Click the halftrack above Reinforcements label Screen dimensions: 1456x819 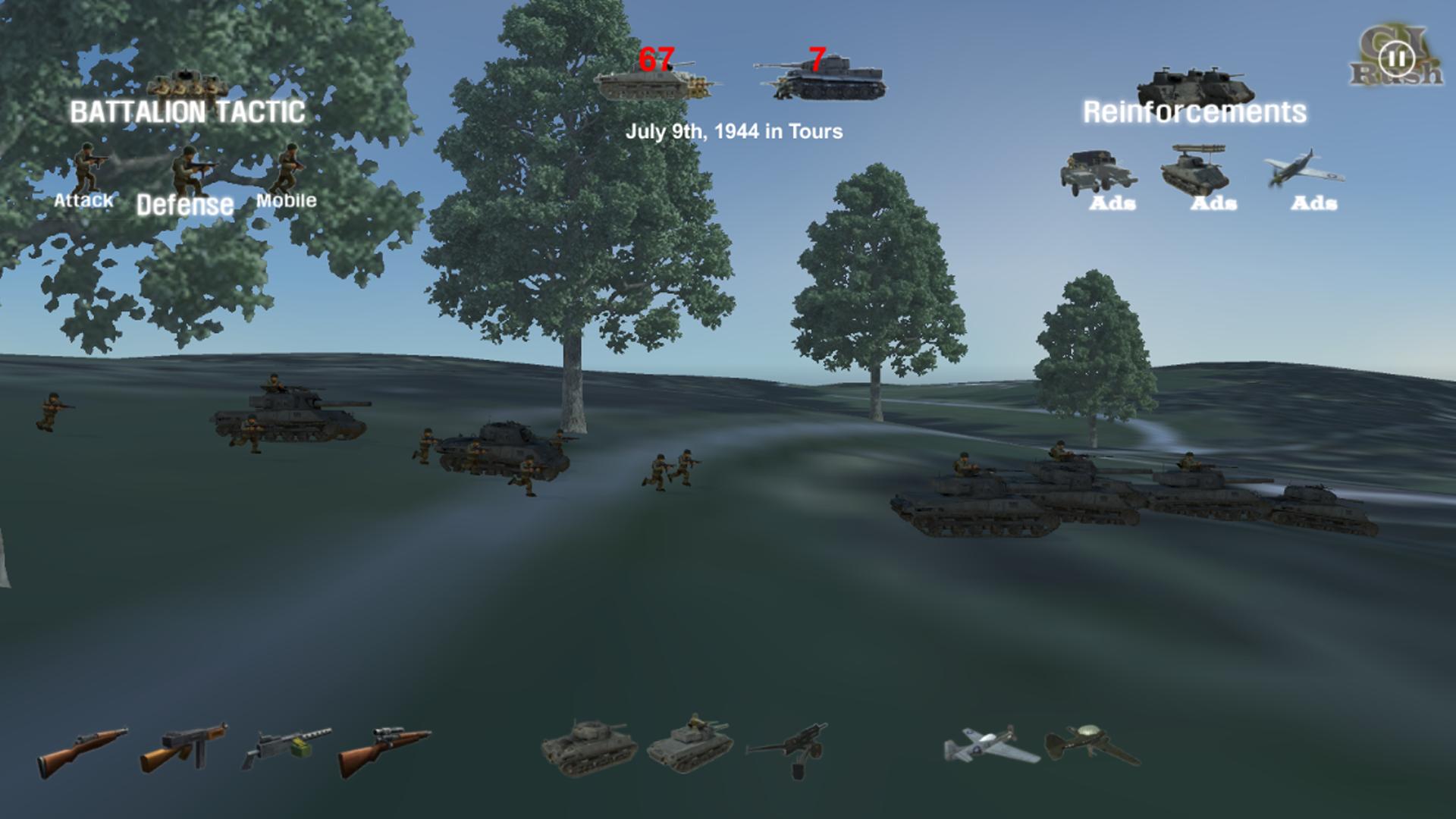pyautogui.click(x=1194, y=83)
